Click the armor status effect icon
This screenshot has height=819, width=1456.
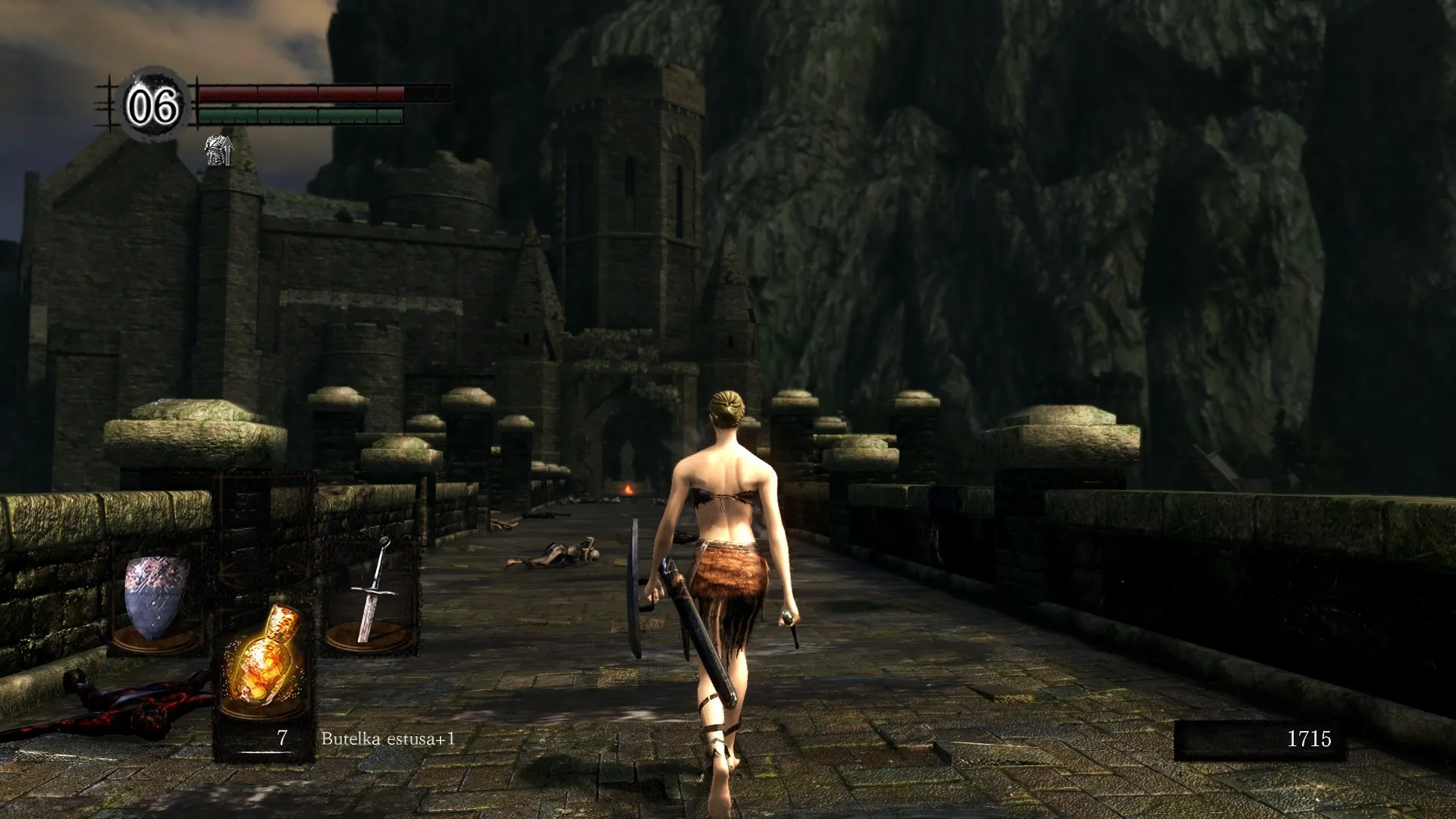click(218, 150)
